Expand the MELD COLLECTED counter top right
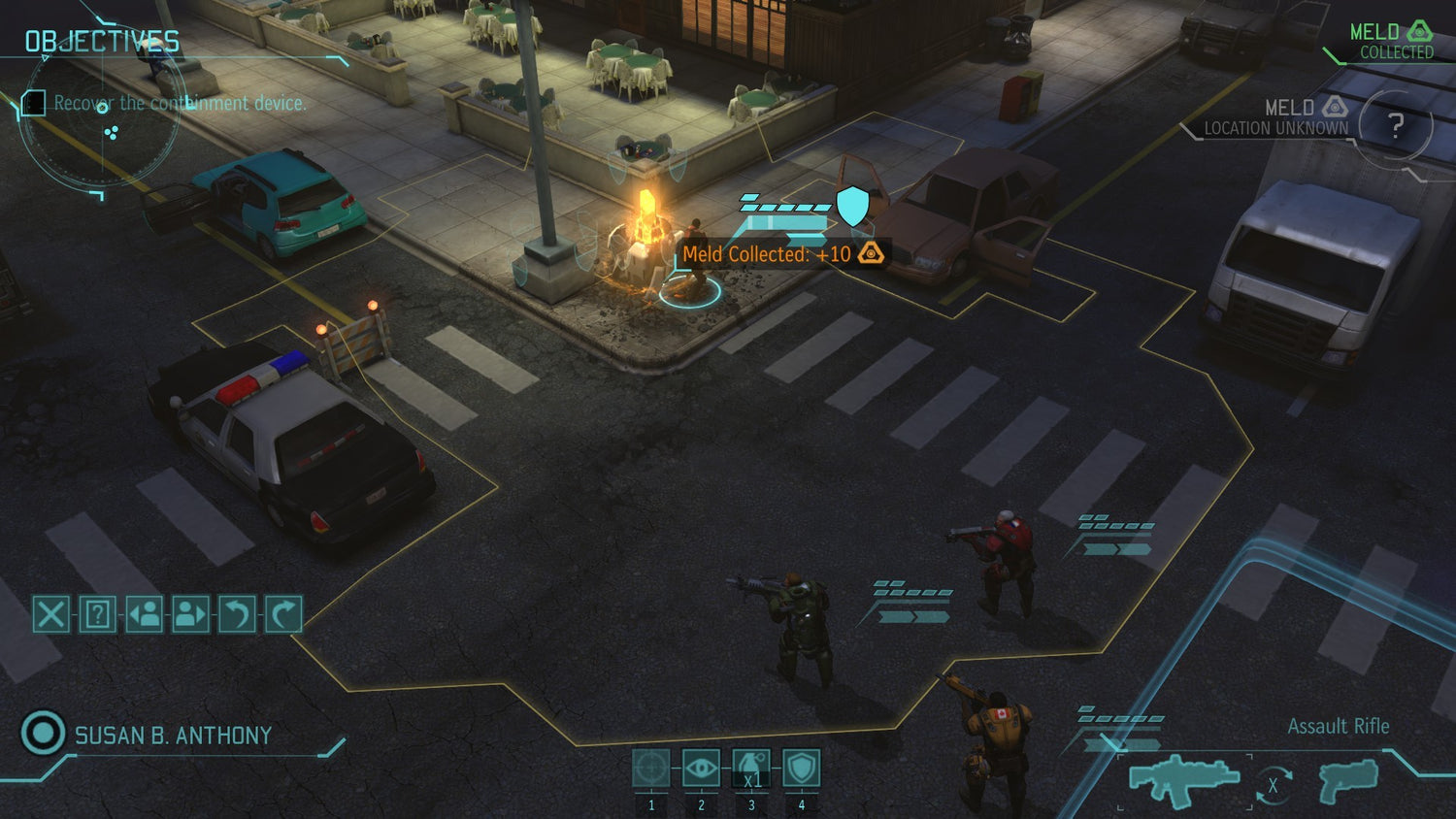The height and width of the screenshot is (819, 1456). tap(1390, 41)
